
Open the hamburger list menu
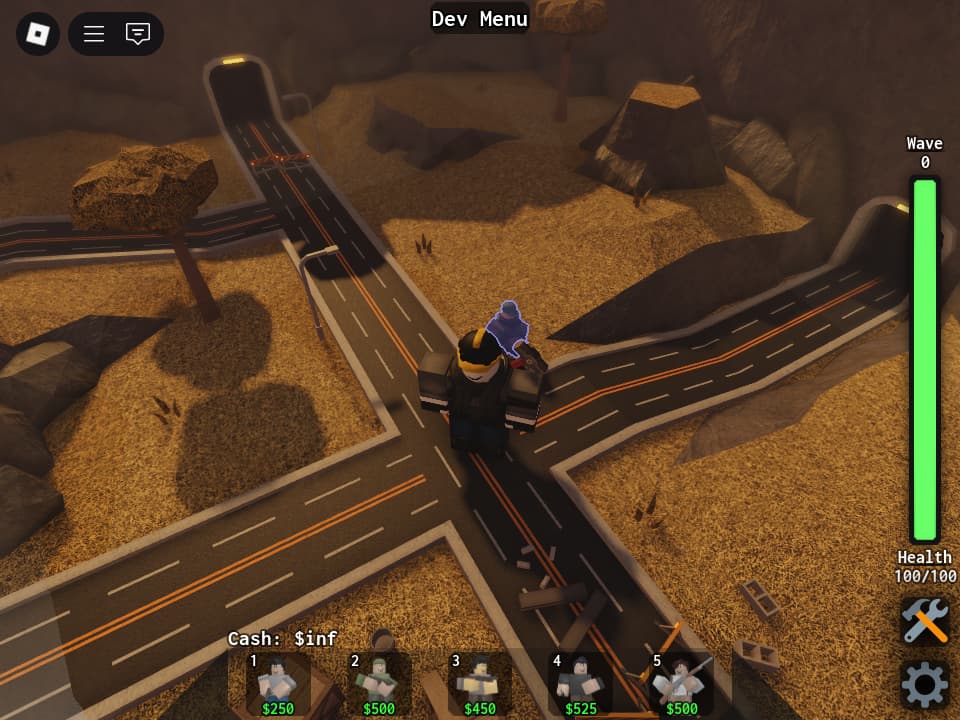(94, 34)
